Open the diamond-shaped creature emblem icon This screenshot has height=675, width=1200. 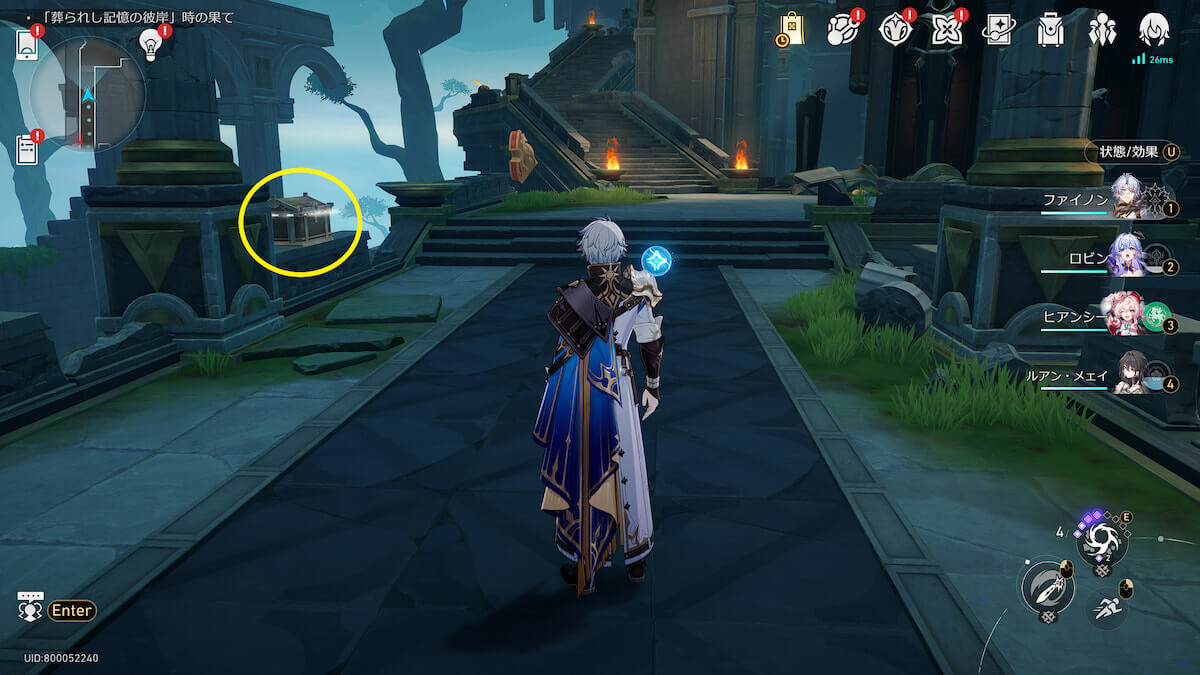pyautogui.click(x=894, y=30)
